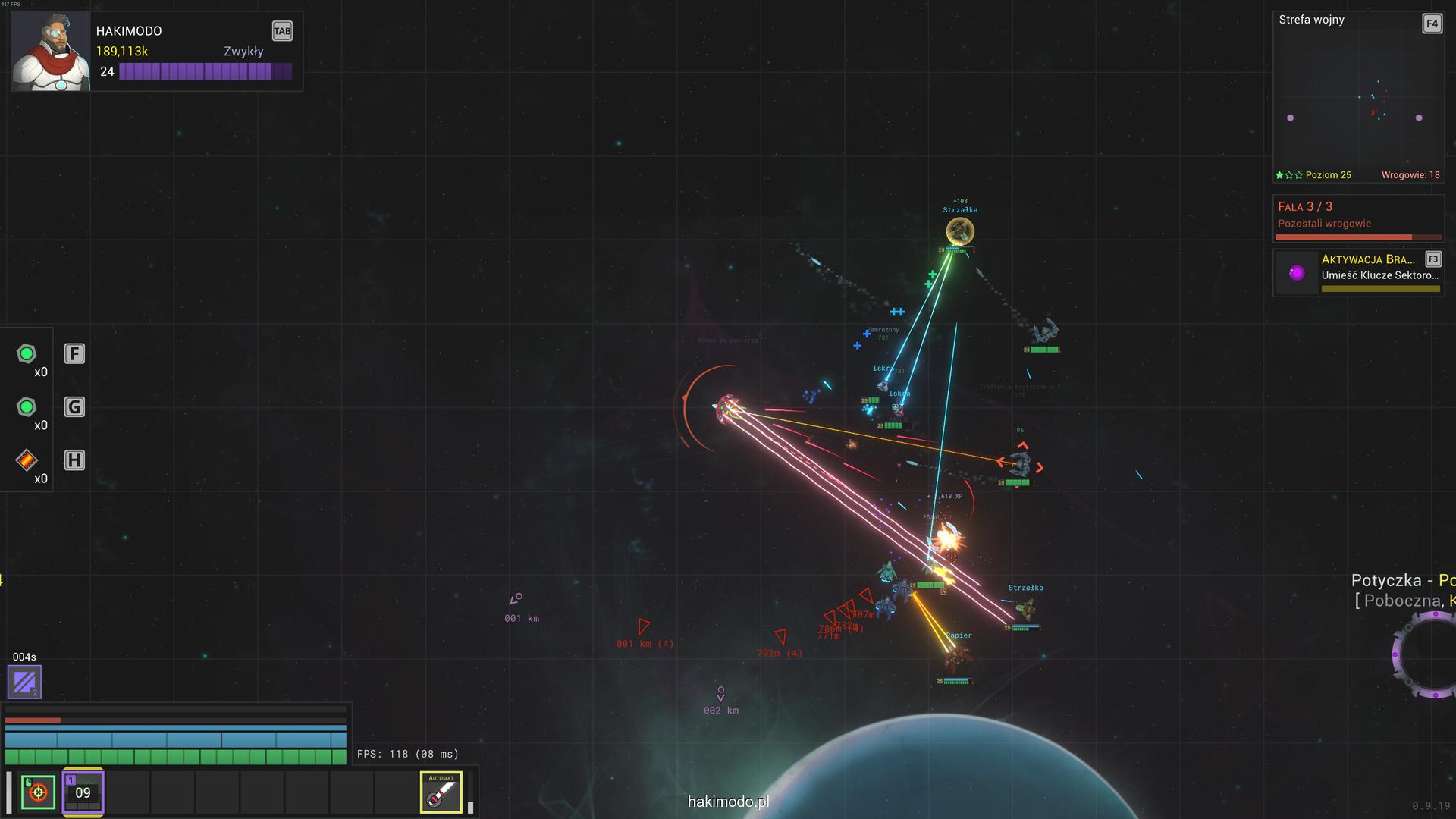Select the Fala 3 / 3 wave panel
Viewport: 1456px width, 819px height.
1358,218
